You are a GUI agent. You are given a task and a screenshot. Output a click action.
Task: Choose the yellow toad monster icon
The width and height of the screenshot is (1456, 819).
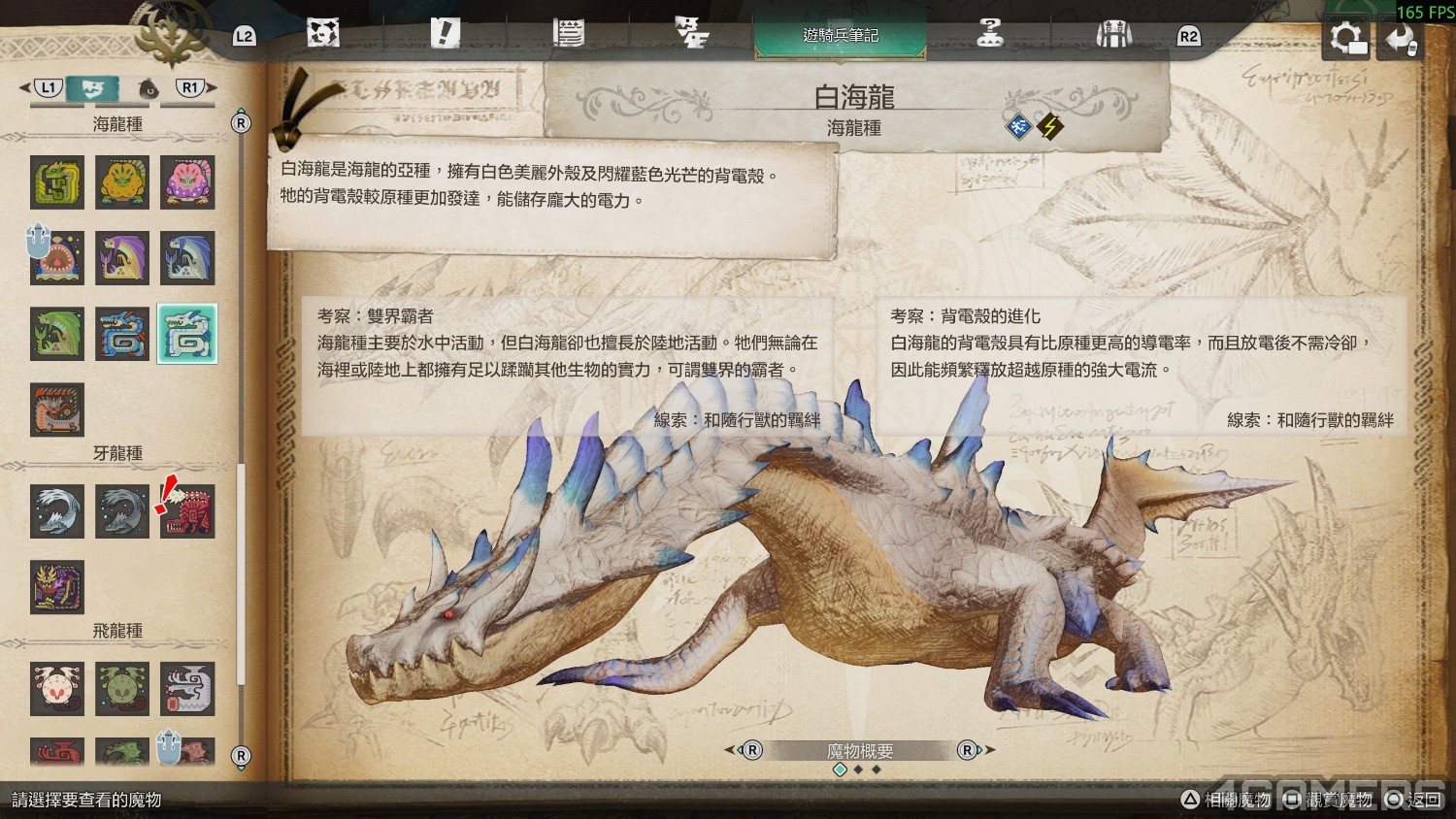click(122, 182)
